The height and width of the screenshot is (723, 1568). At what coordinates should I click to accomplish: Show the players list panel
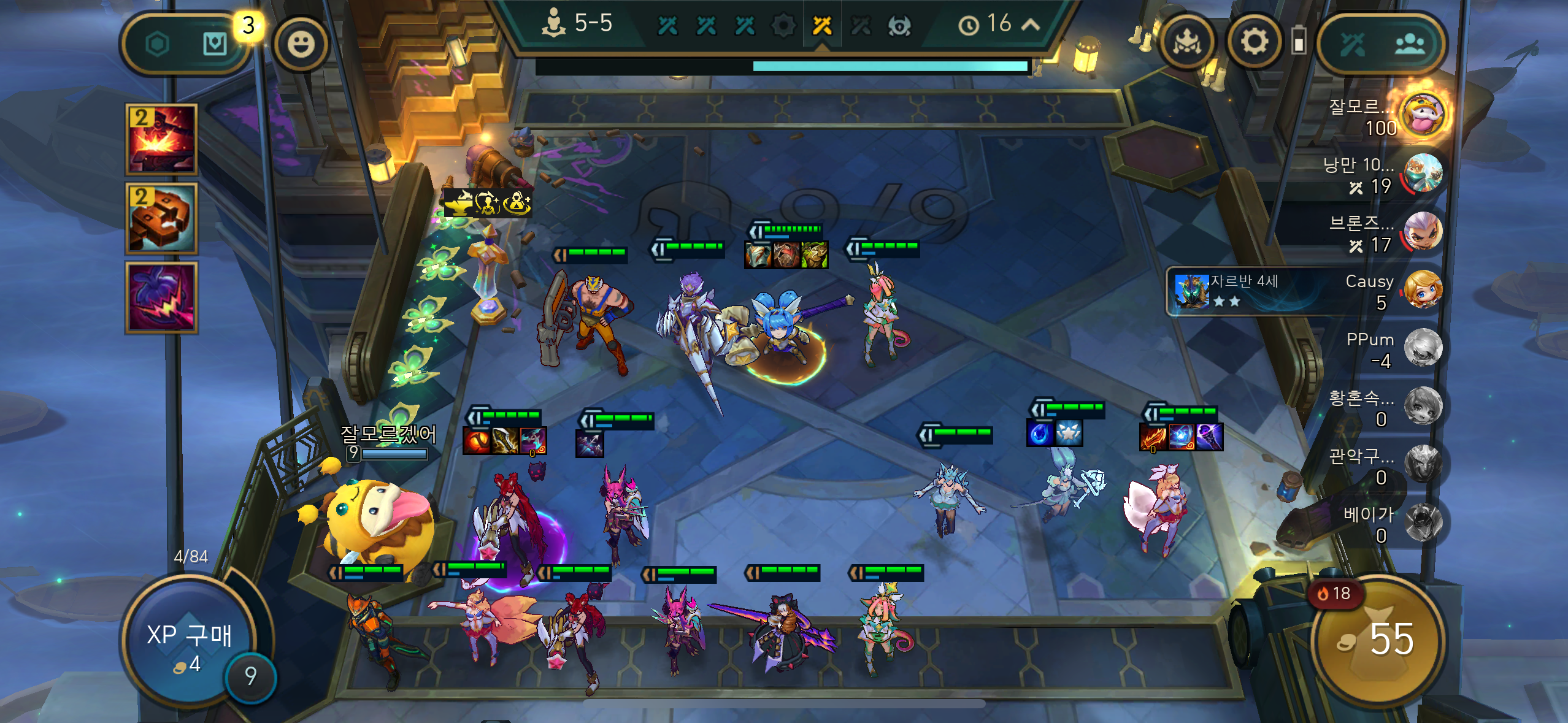1409,44
